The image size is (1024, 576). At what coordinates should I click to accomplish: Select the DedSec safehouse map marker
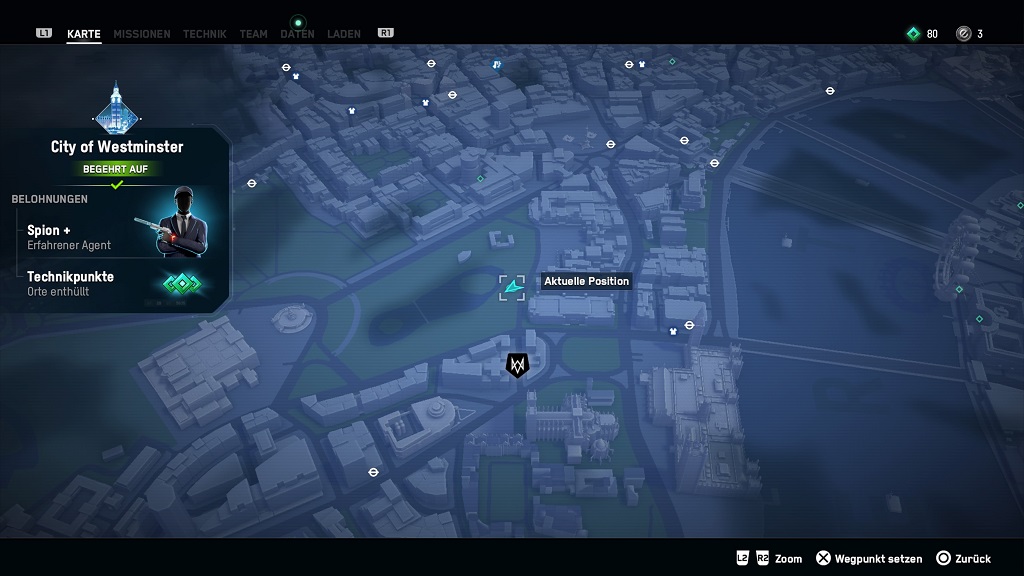[517, 366]
